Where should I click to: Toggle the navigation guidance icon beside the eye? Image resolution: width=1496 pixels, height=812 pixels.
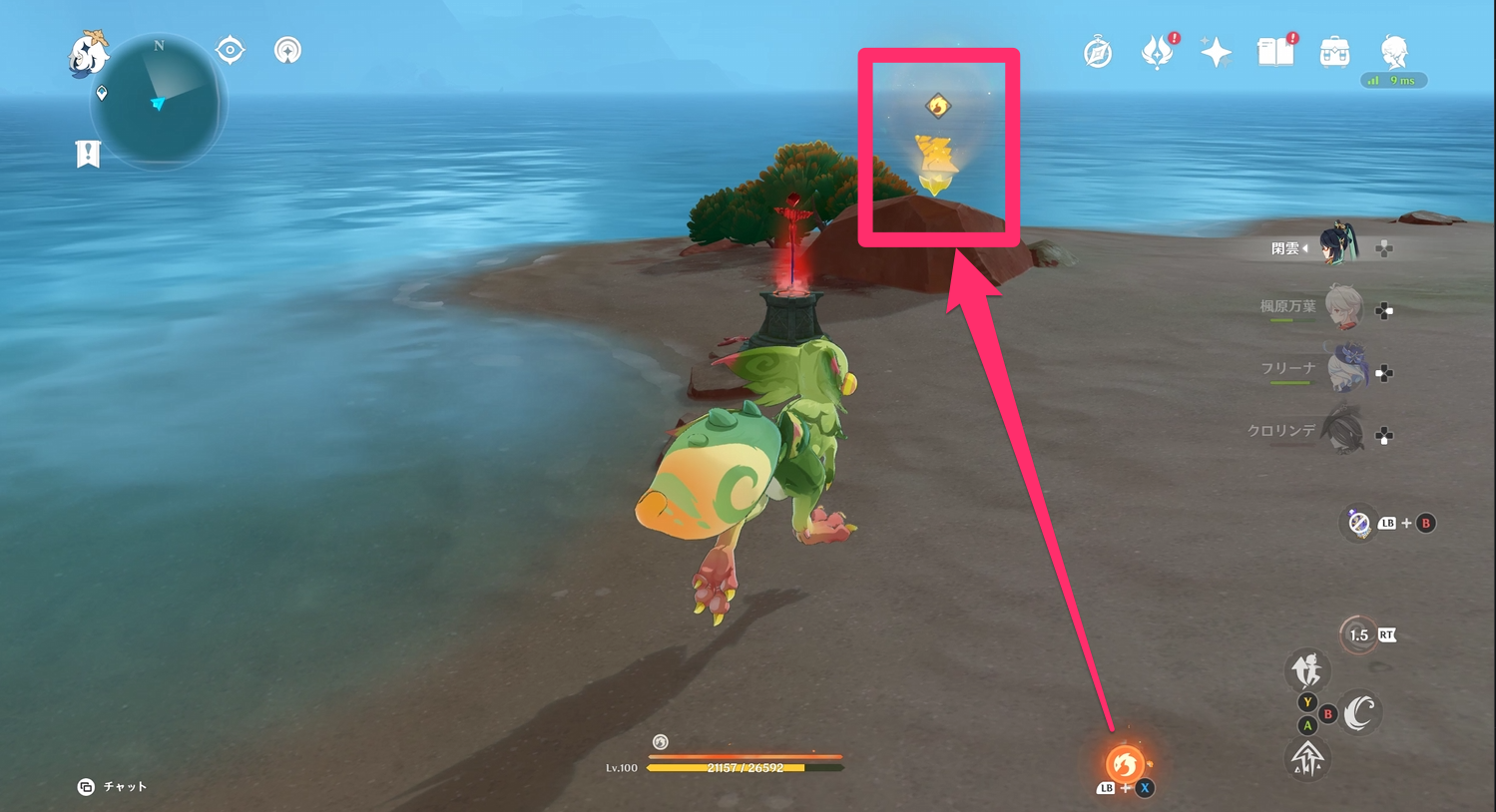click(287, 49)
